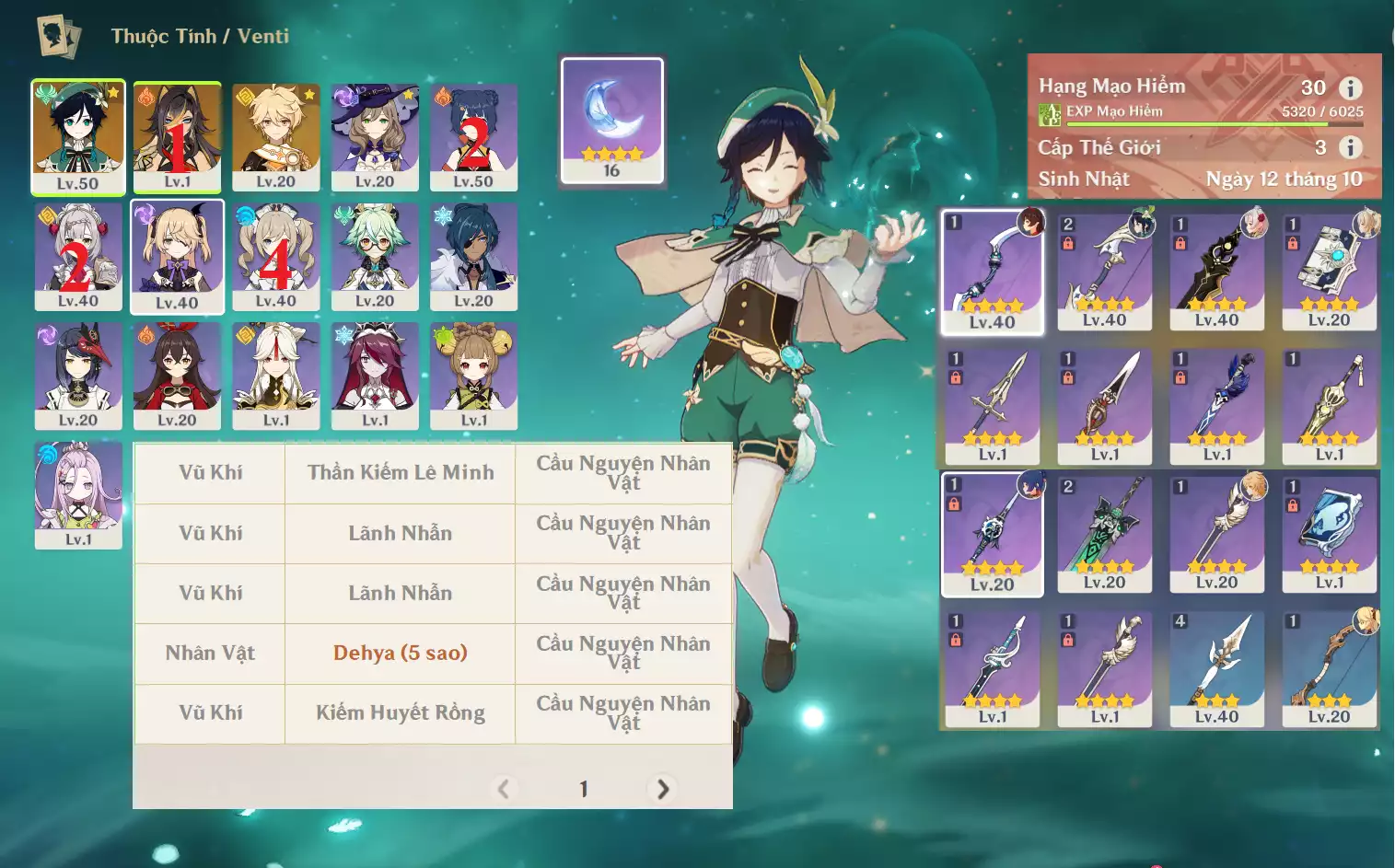Select the Dehya (5 sao) list row
1395x868 pixels.
401,654
